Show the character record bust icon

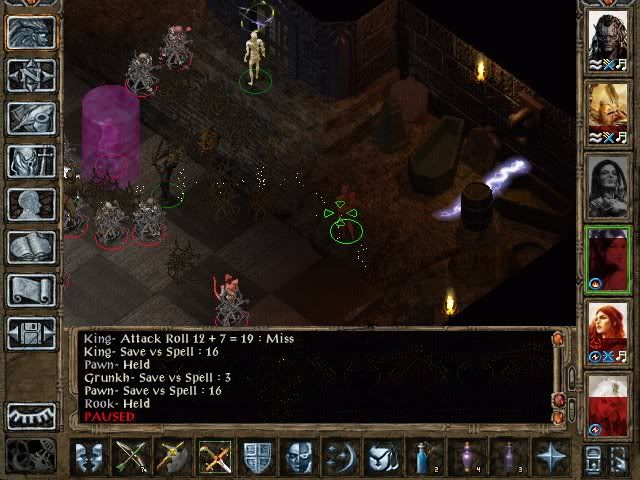tap(31, 204)
